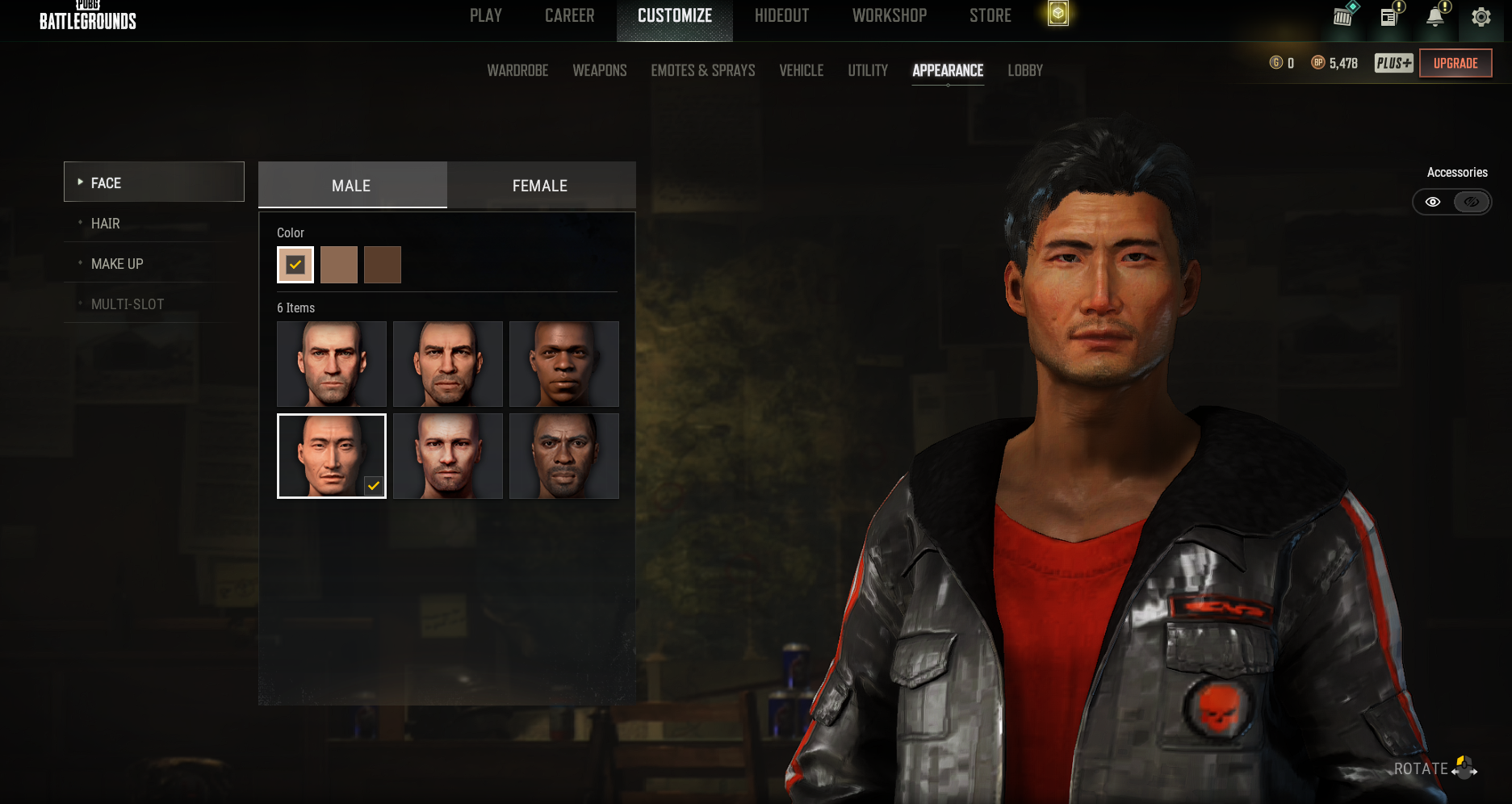Switch to Weapons customization

point(599,71)
